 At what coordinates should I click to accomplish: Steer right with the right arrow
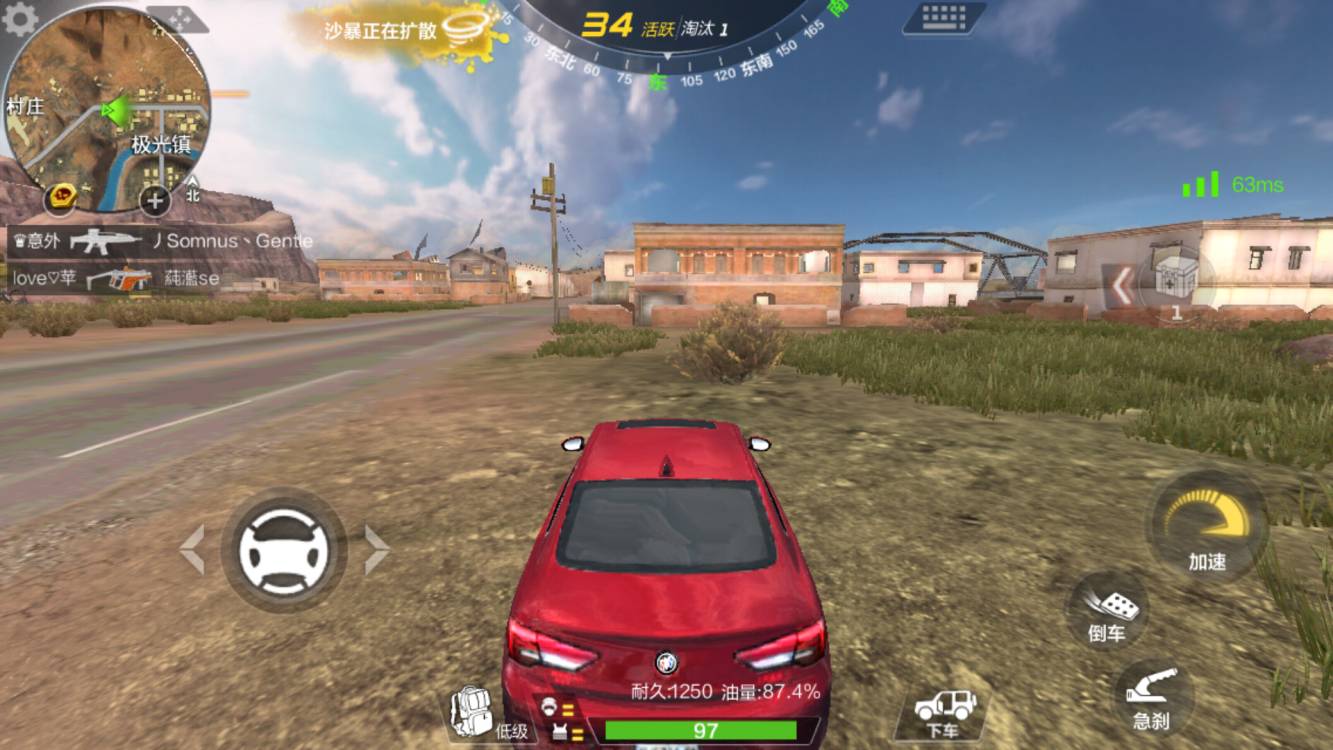click(376, 550)
